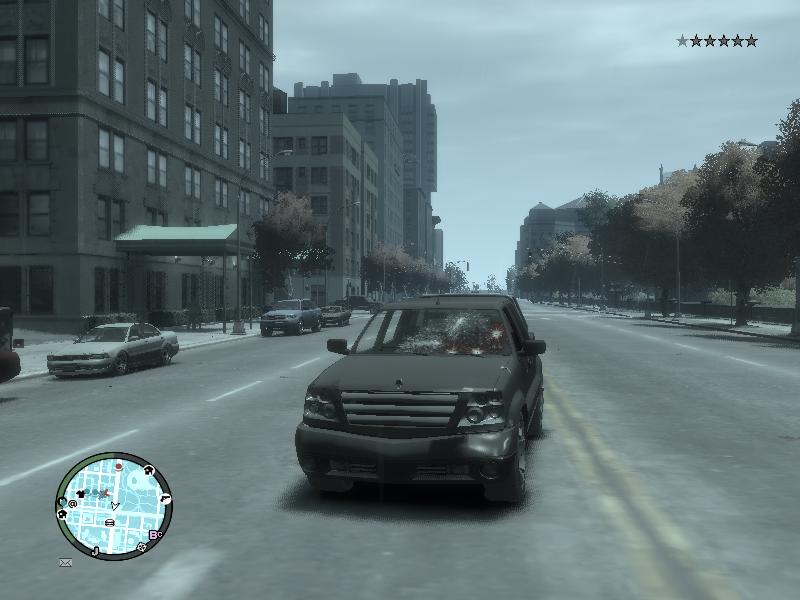Click the circular radar minimap

pyautogui.click(x=114, y=505)
